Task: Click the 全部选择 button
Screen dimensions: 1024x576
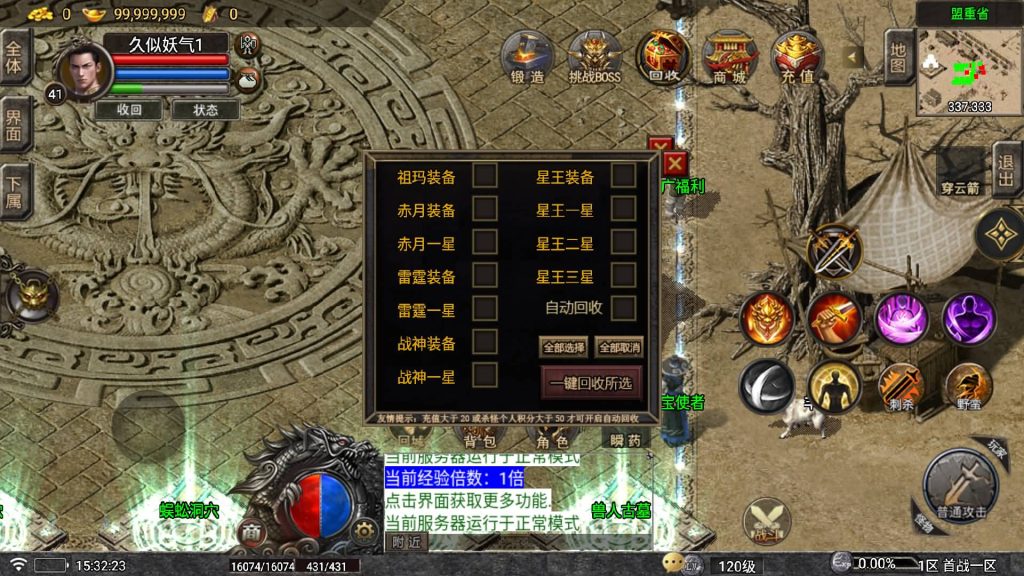Action: pyautogui.click(x=564, y=347)
